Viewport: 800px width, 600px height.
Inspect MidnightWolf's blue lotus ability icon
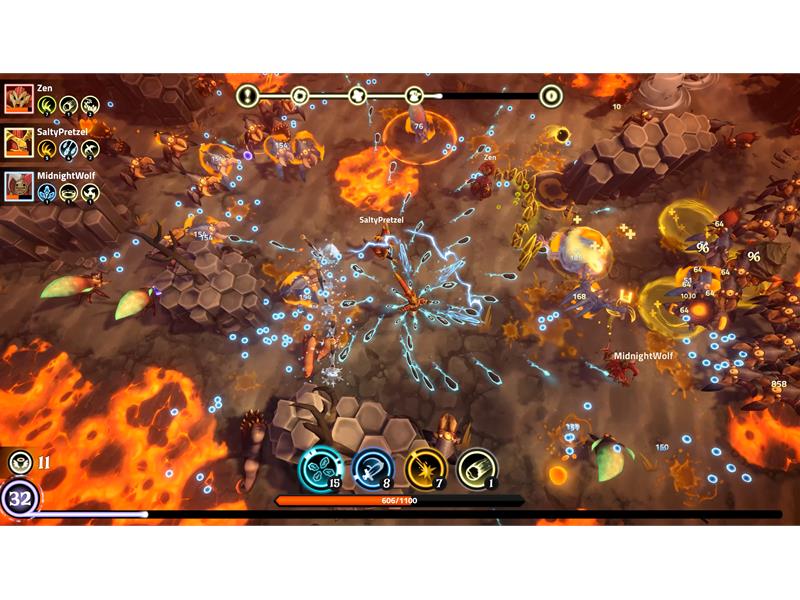[x=46, y=193]
